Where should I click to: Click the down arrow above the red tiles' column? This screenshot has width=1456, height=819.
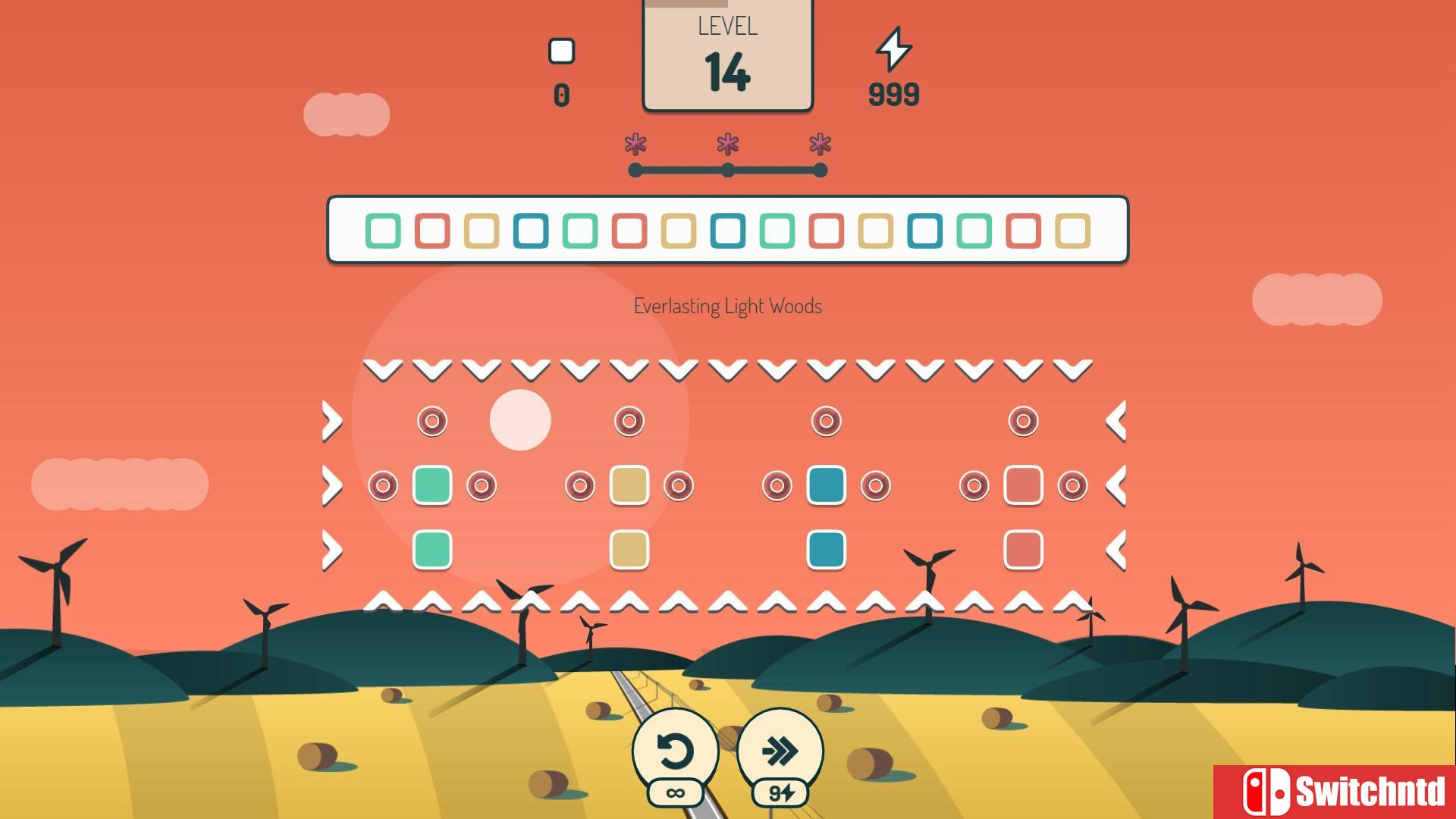coord(1024,370)
